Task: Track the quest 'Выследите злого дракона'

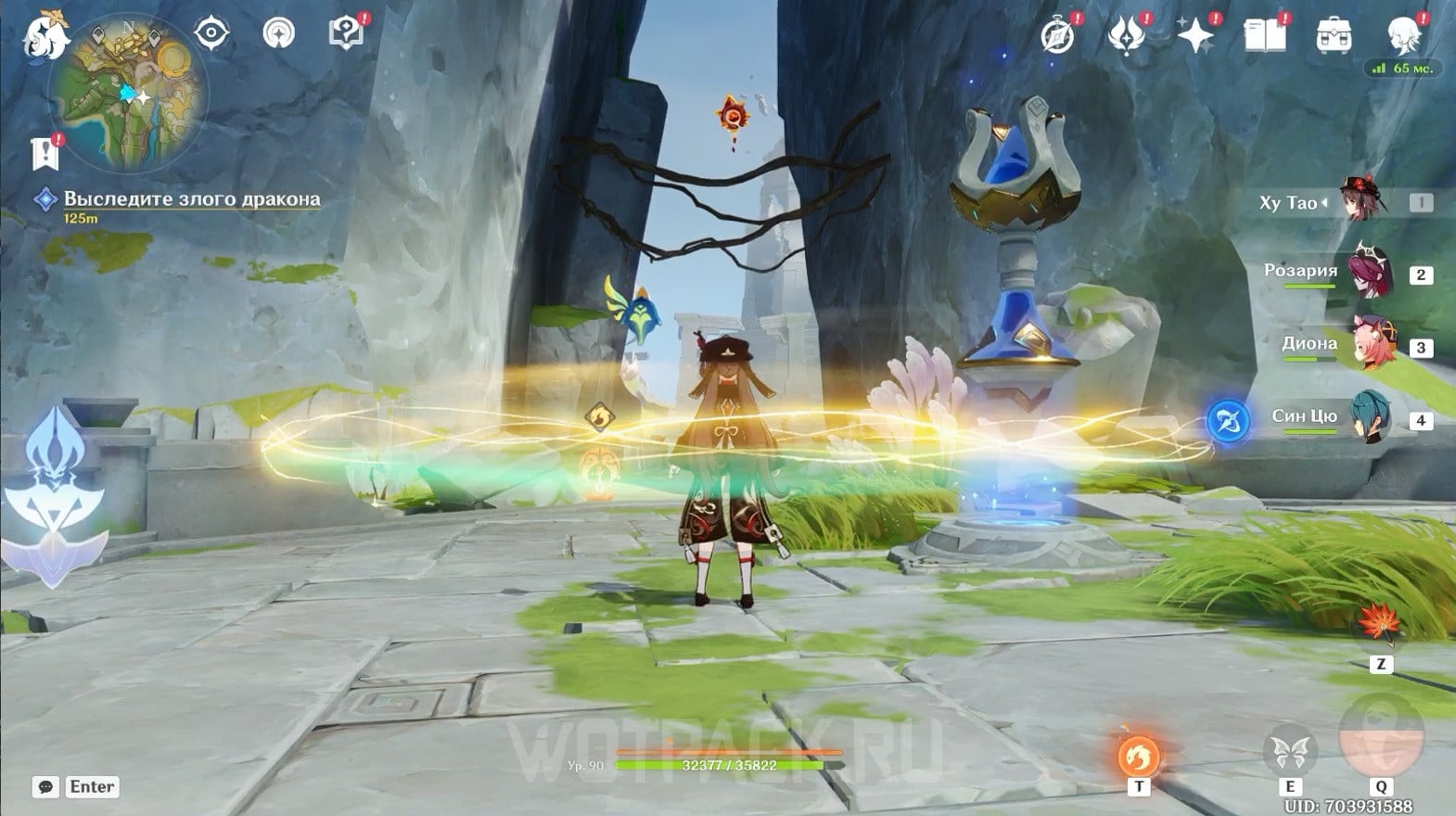Action: click(x=191, y=199)
